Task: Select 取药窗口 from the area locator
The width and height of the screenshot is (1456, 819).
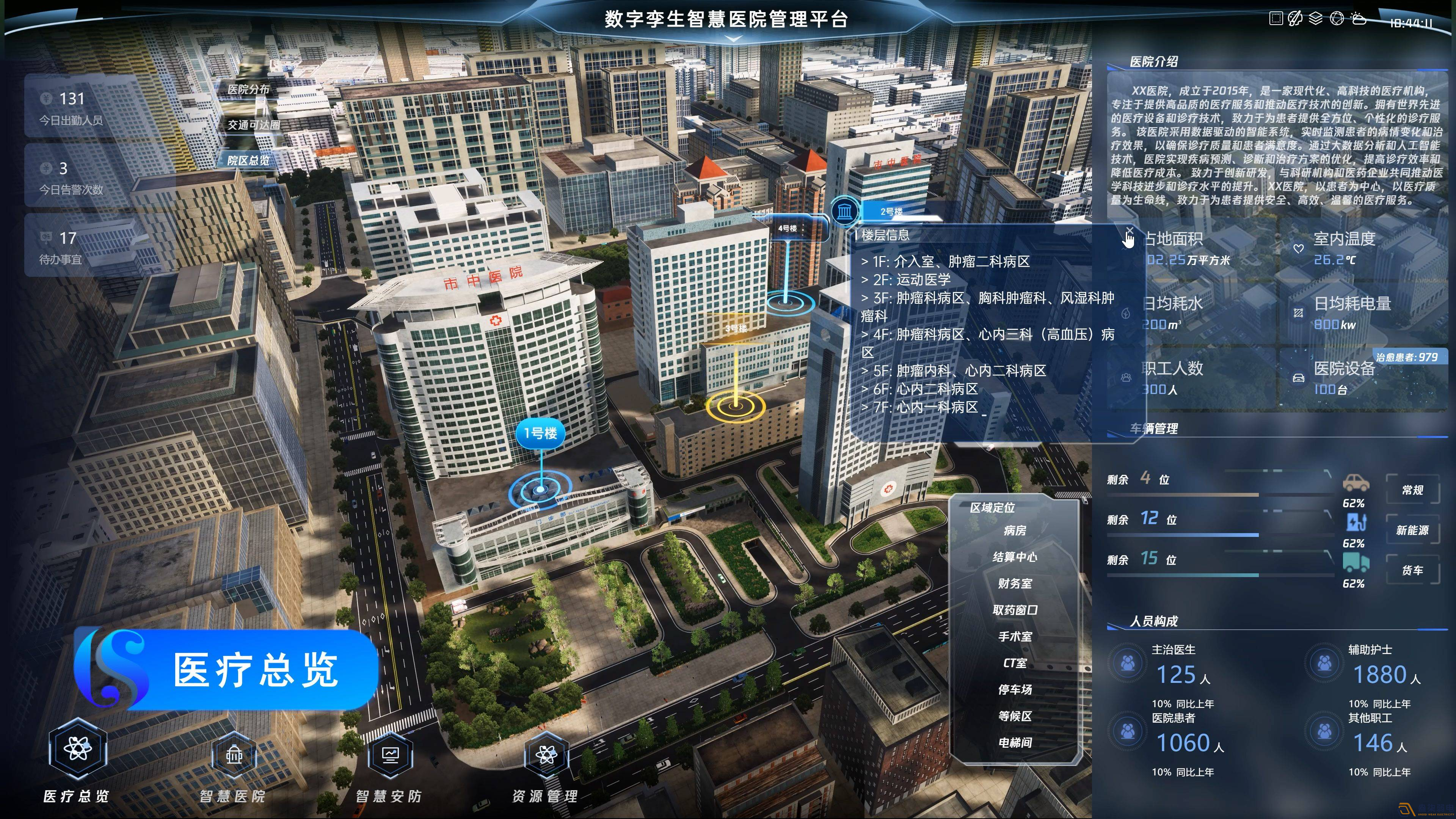Action: click(x=1015, y=610)
